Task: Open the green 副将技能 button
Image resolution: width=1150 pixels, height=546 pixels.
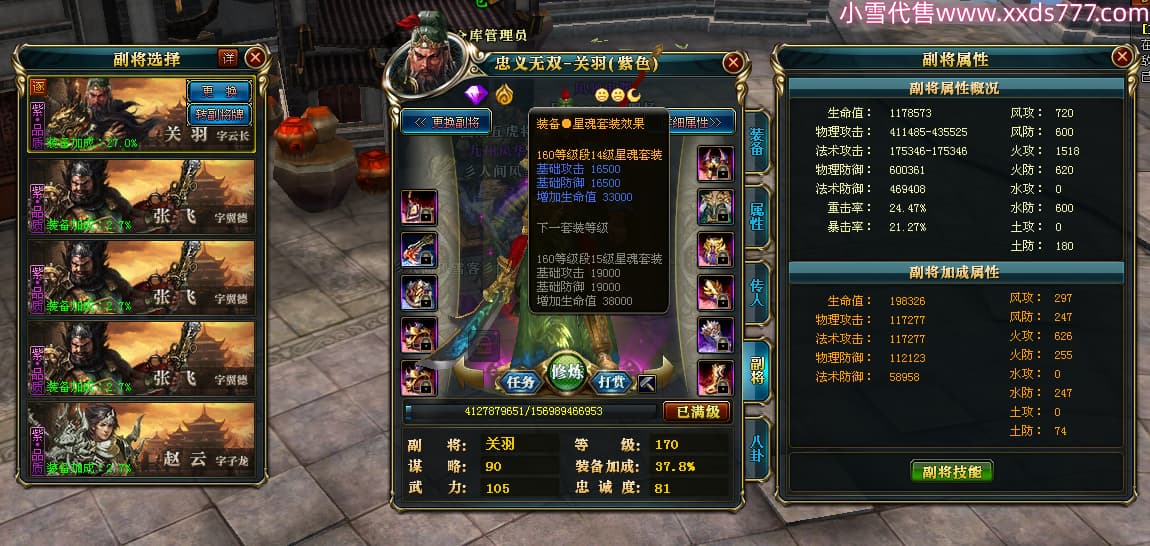Action: point(951,471)
